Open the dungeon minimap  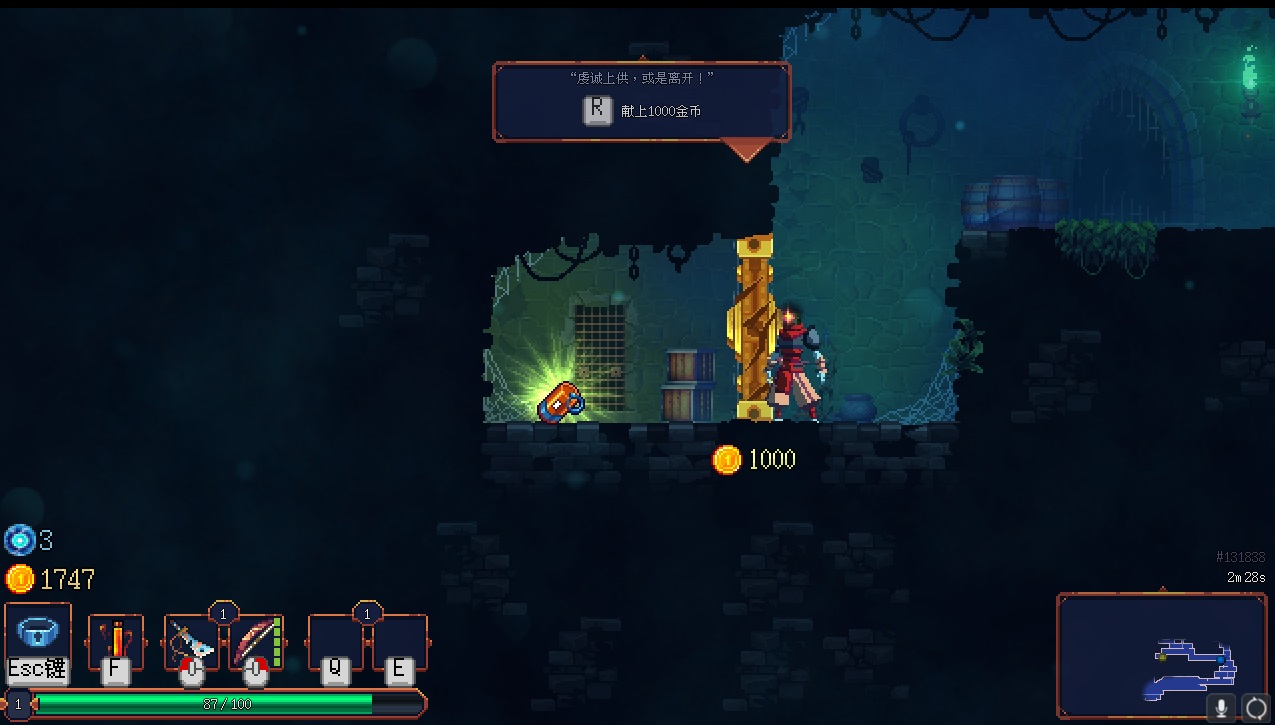pyautogui.click(x=1160, y=654)
